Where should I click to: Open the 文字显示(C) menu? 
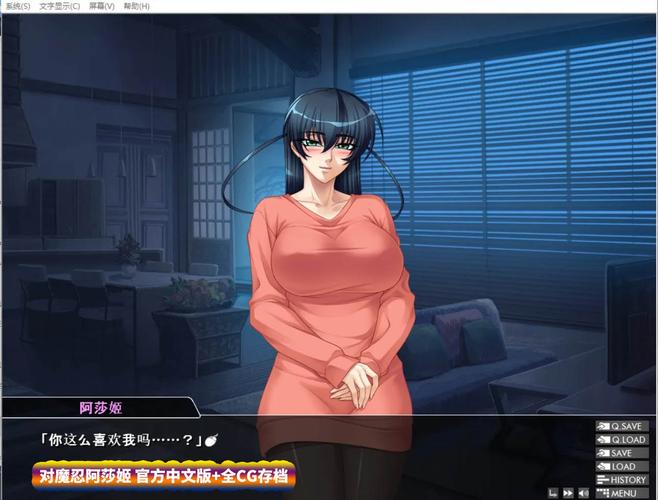[59, 6]
